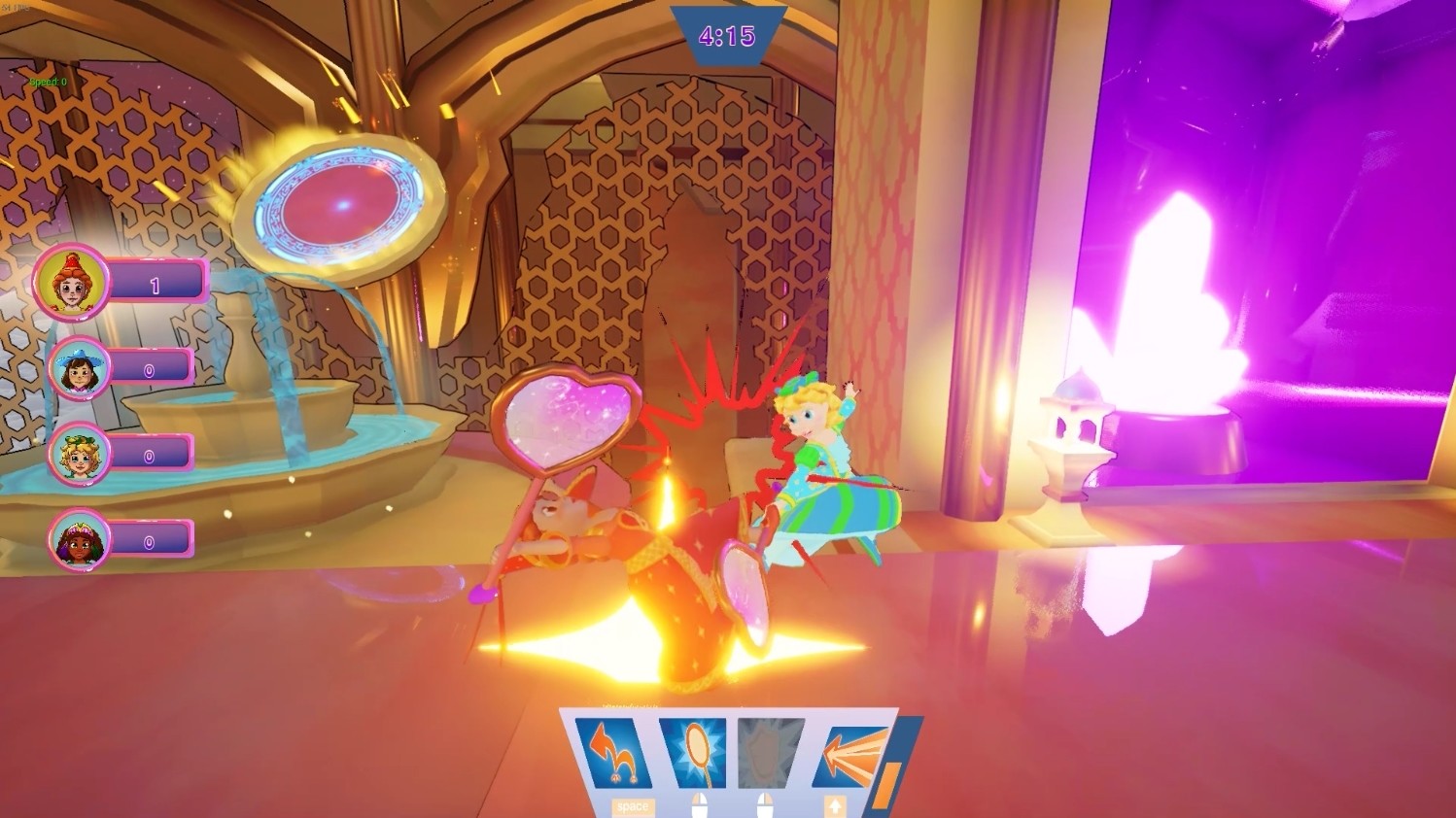Image resolution: width=1456 pixels, height=818 pixels.
Task: Click the blonde princess portrait icon
Action: [80, 457]
